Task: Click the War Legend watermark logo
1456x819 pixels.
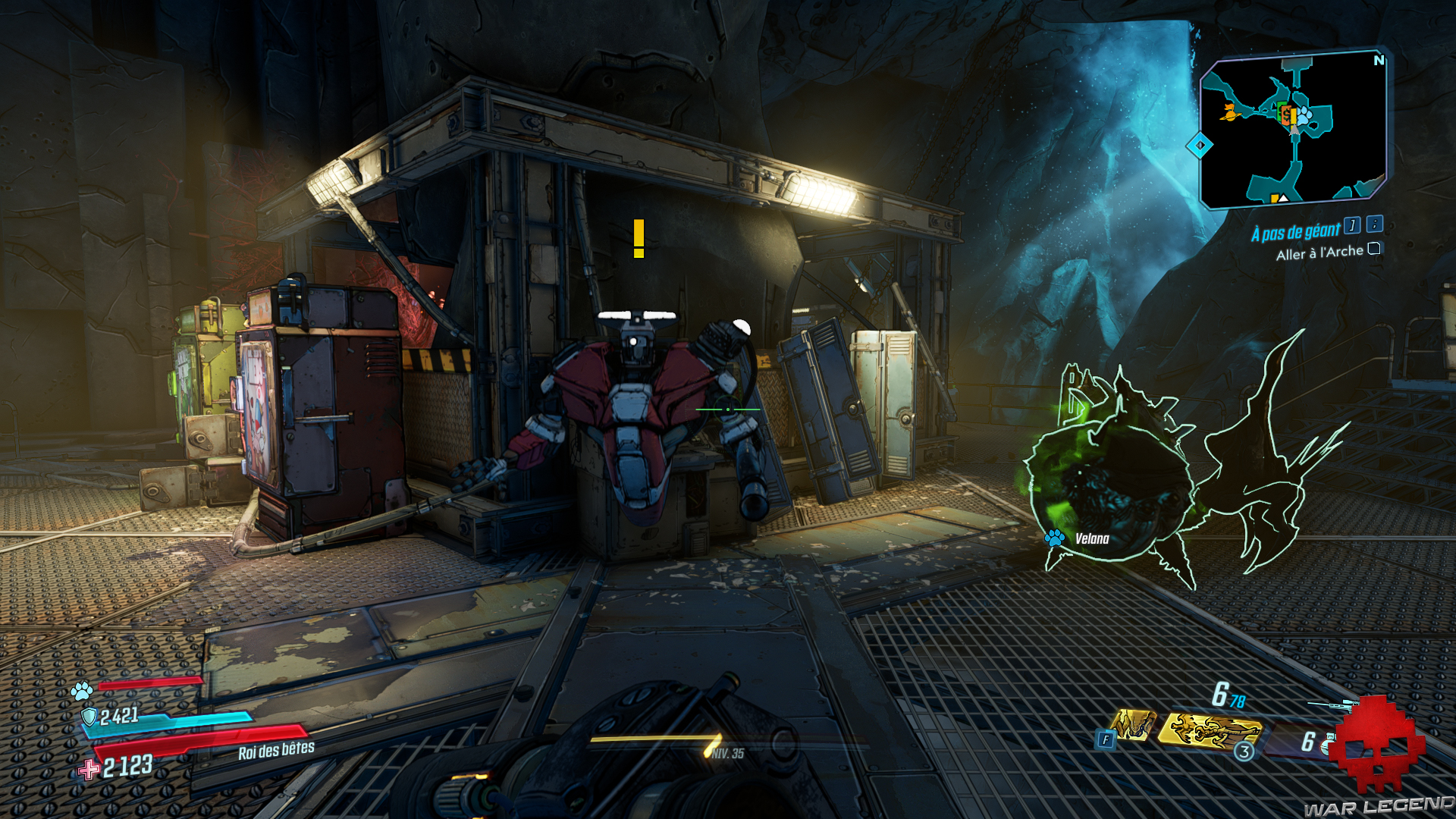Action: pyautogui.click(x=1376, y=758)
